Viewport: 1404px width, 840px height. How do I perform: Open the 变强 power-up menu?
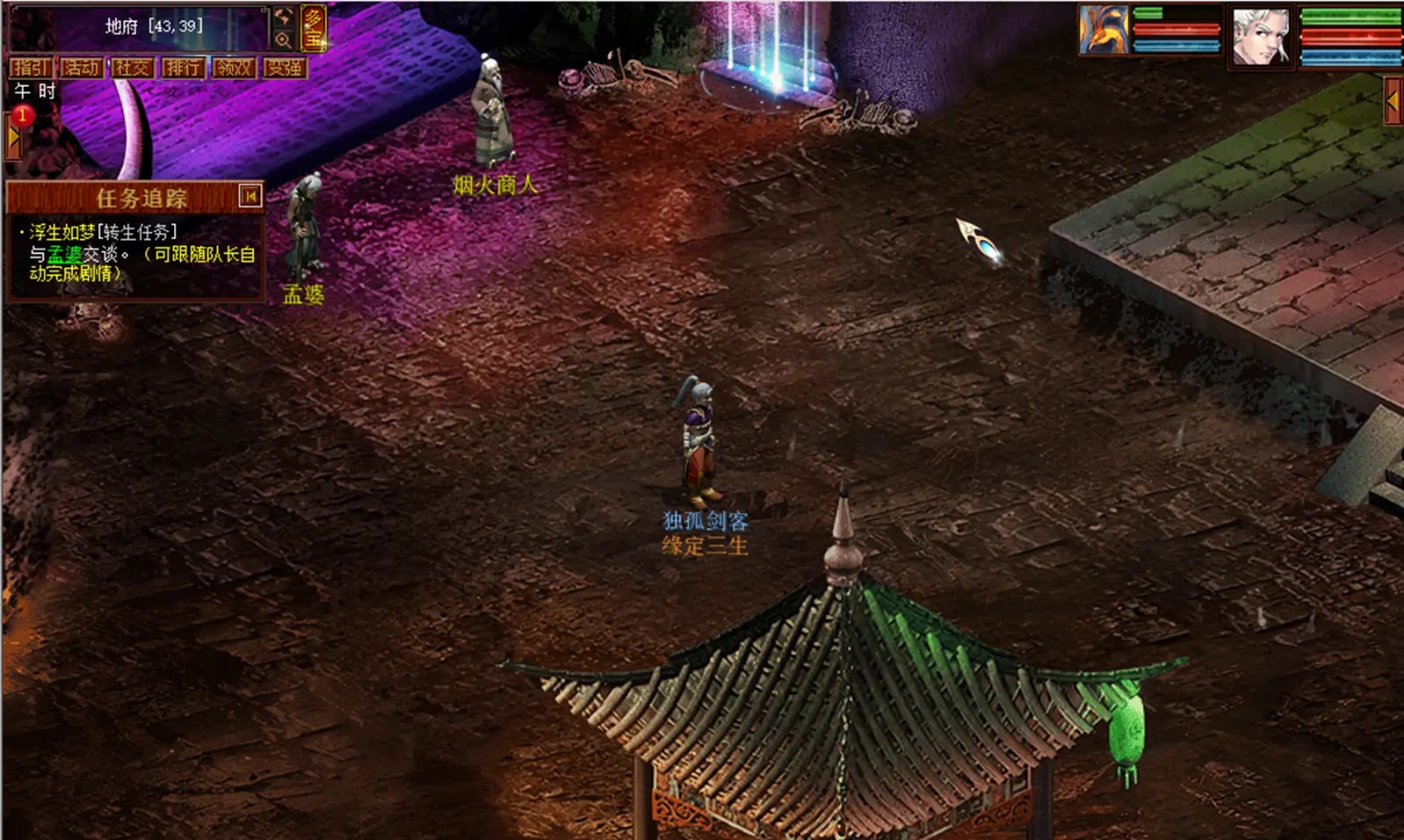[x=284, y=68]
